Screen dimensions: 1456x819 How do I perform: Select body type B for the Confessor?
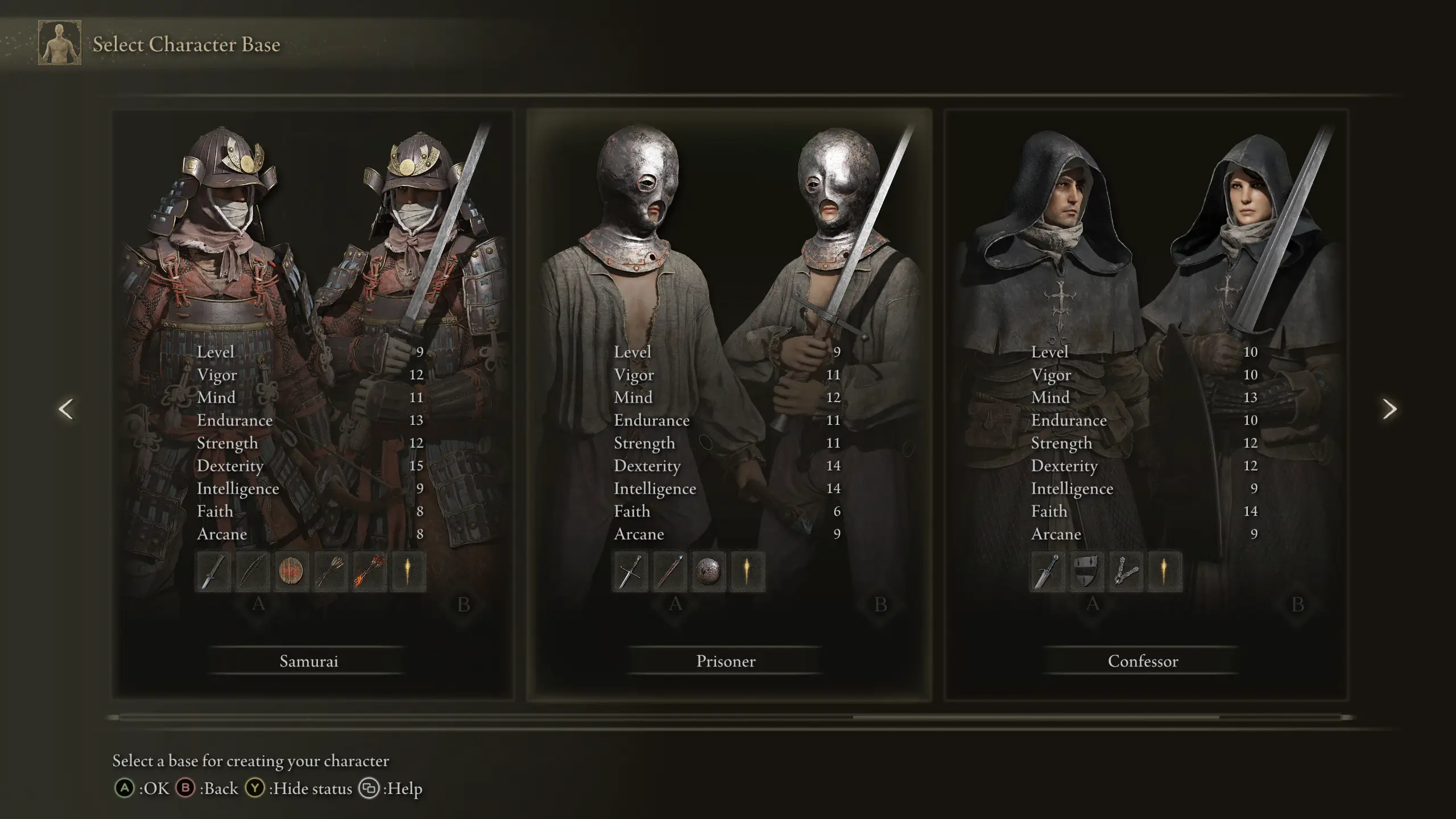[1297, 605]
